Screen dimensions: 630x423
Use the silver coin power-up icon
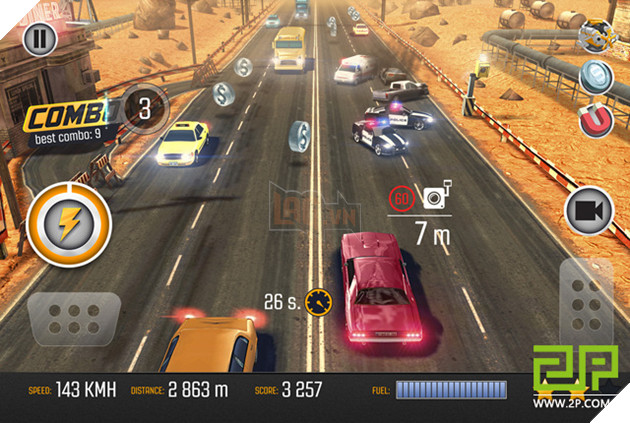[x=598, y=79]
